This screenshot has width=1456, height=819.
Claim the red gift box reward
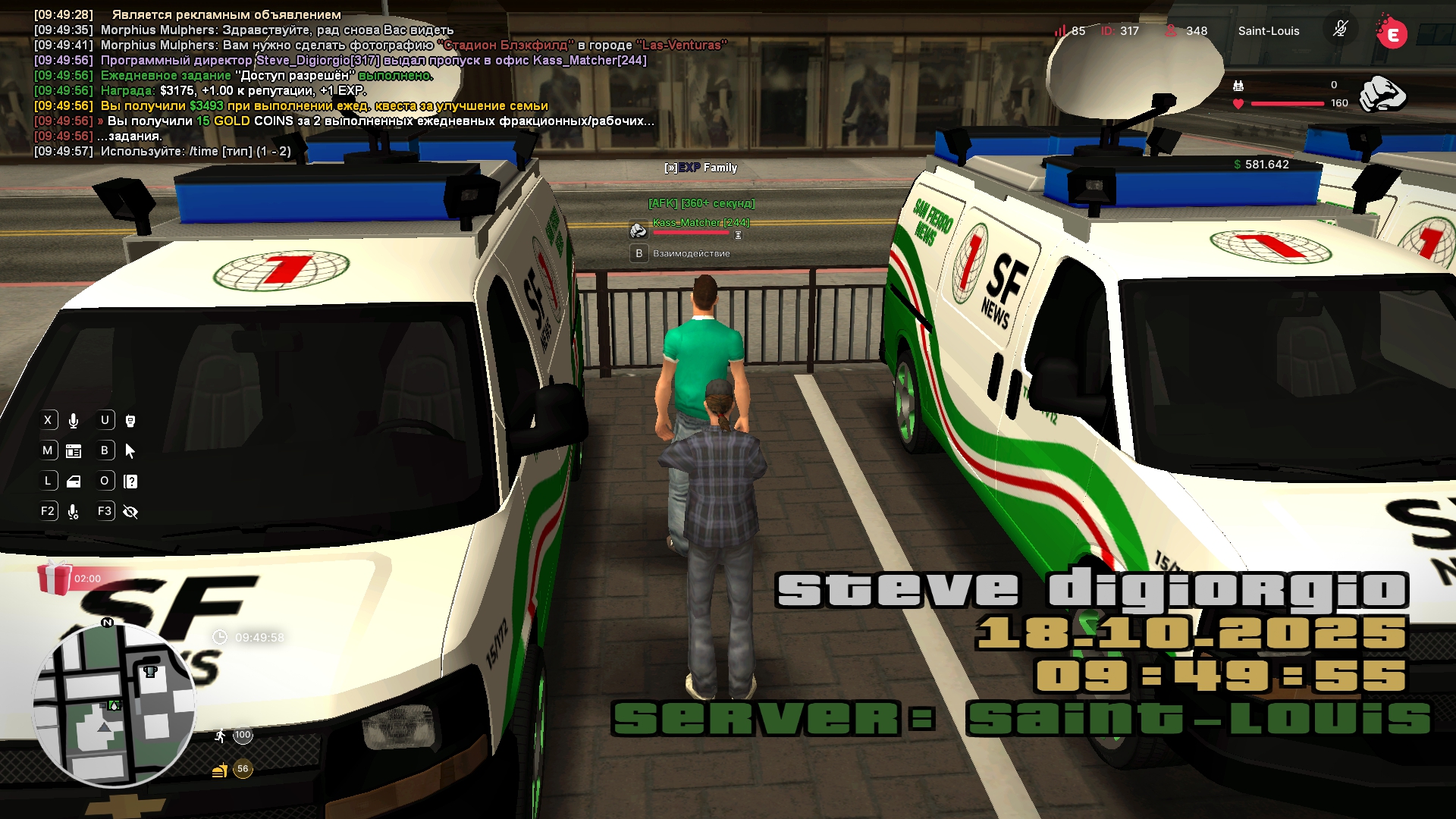click(x=55, y=578)
